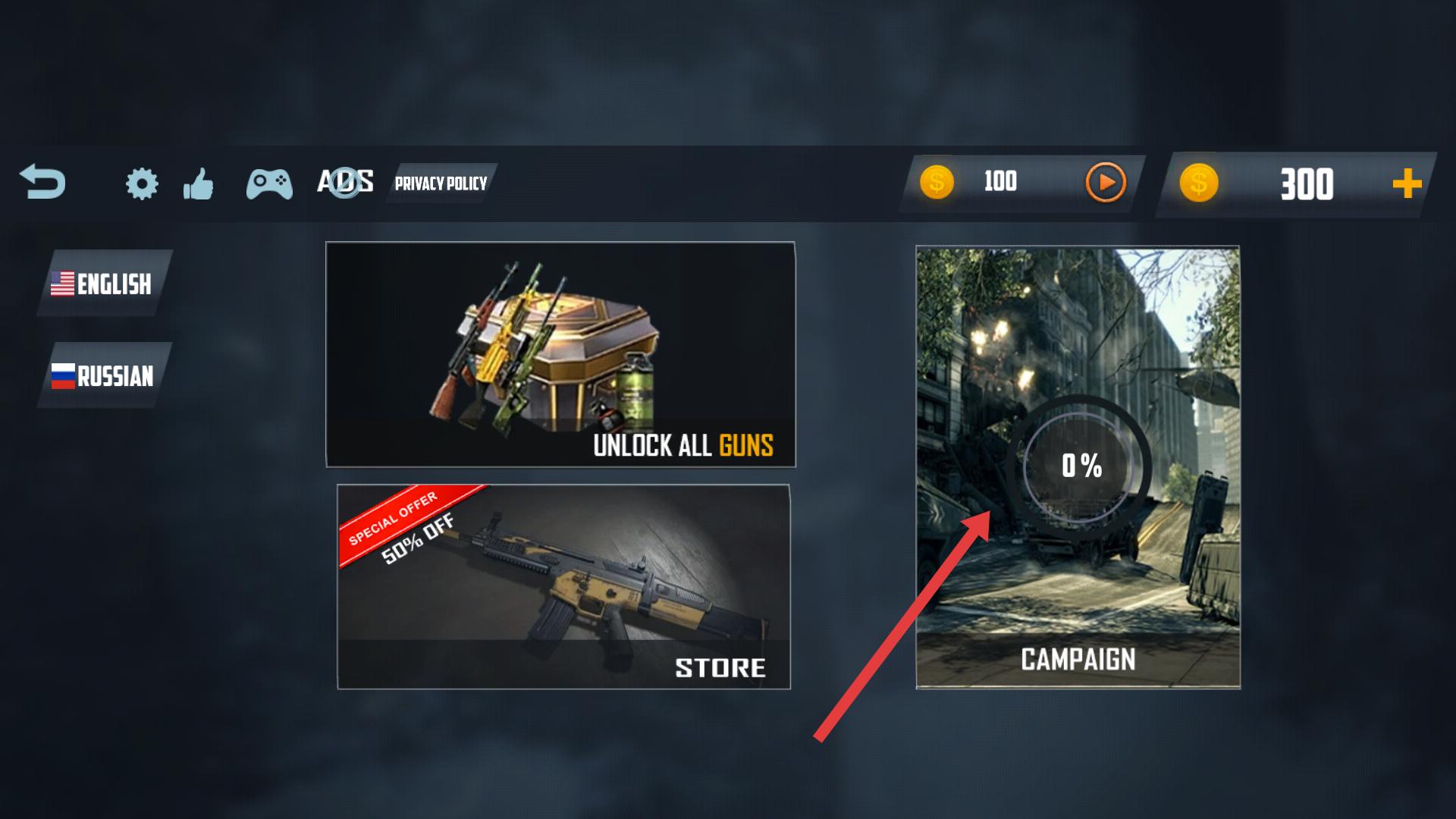The height and width of the screenshot is (819, 1456).
Task: Switch language to English
Action: pos(104,284)
